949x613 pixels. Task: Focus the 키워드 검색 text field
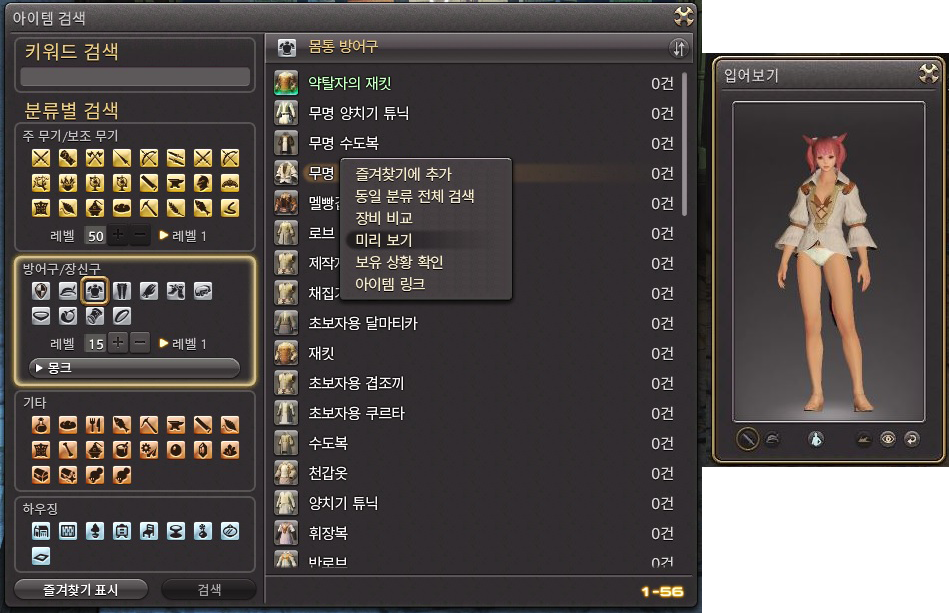(x=135, y=77)
